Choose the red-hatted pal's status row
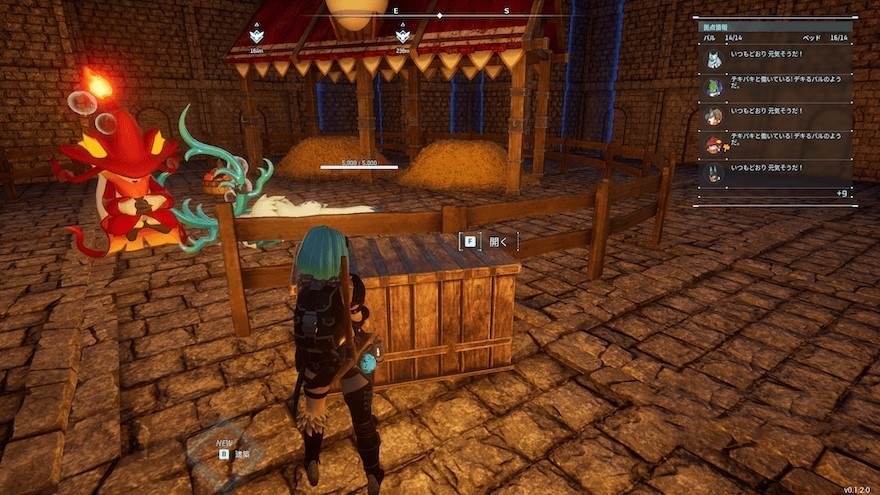 (x=777, y=145)
